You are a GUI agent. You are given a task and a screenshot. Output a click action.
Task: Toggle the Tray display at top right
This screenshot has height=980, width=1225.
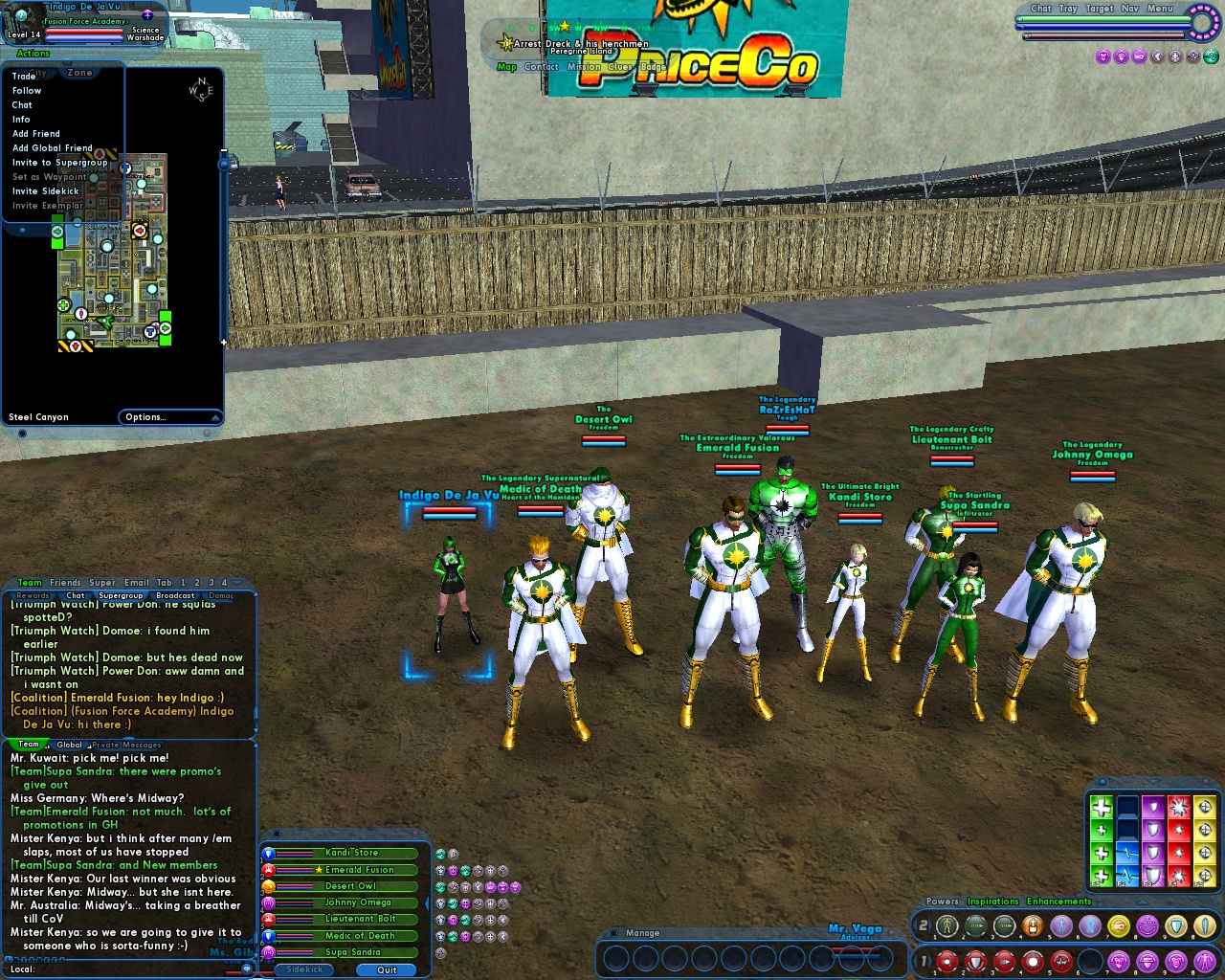(x=1068, y=9)
